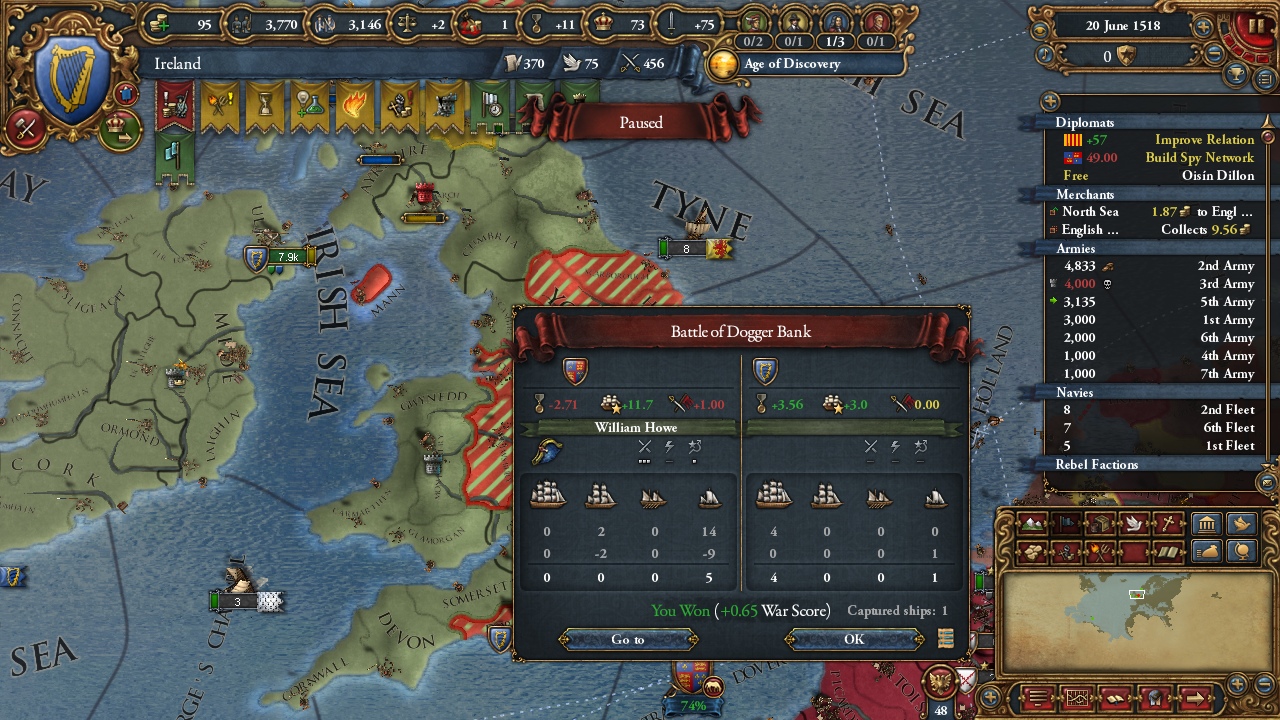Show the diplomatic dove map mode
Image resolution: width=1280 pixels, height=720 pixels.
point(1133,524)
